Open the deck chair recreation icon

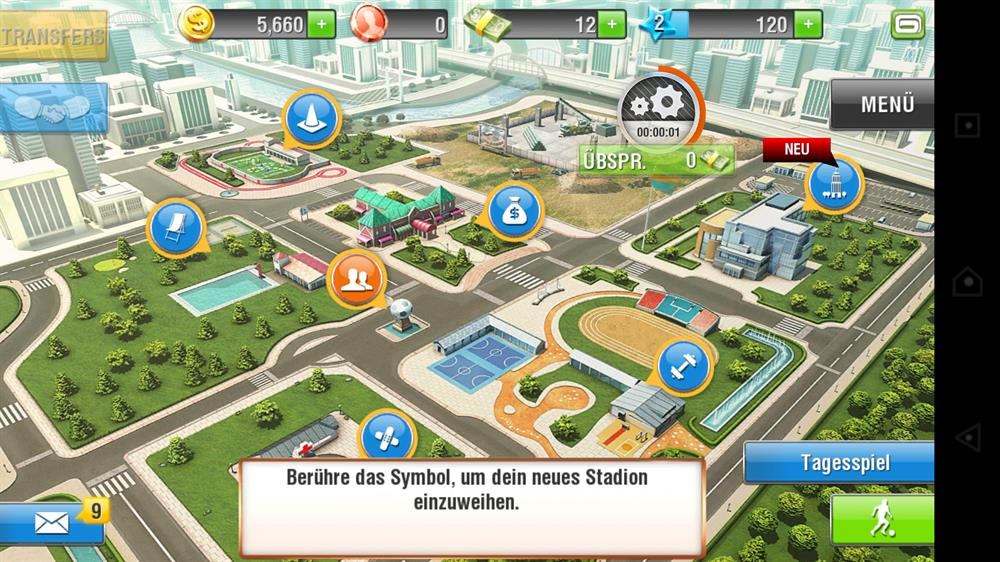(175, 228)
